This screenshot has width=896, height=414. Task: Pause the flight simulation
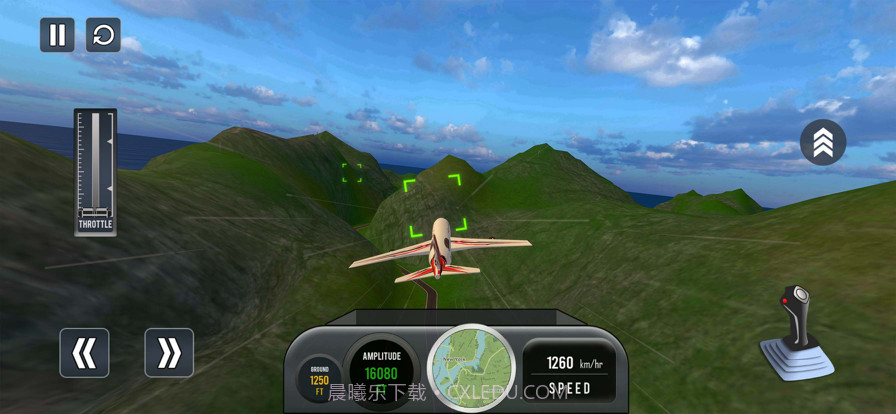tap(57, 35)
